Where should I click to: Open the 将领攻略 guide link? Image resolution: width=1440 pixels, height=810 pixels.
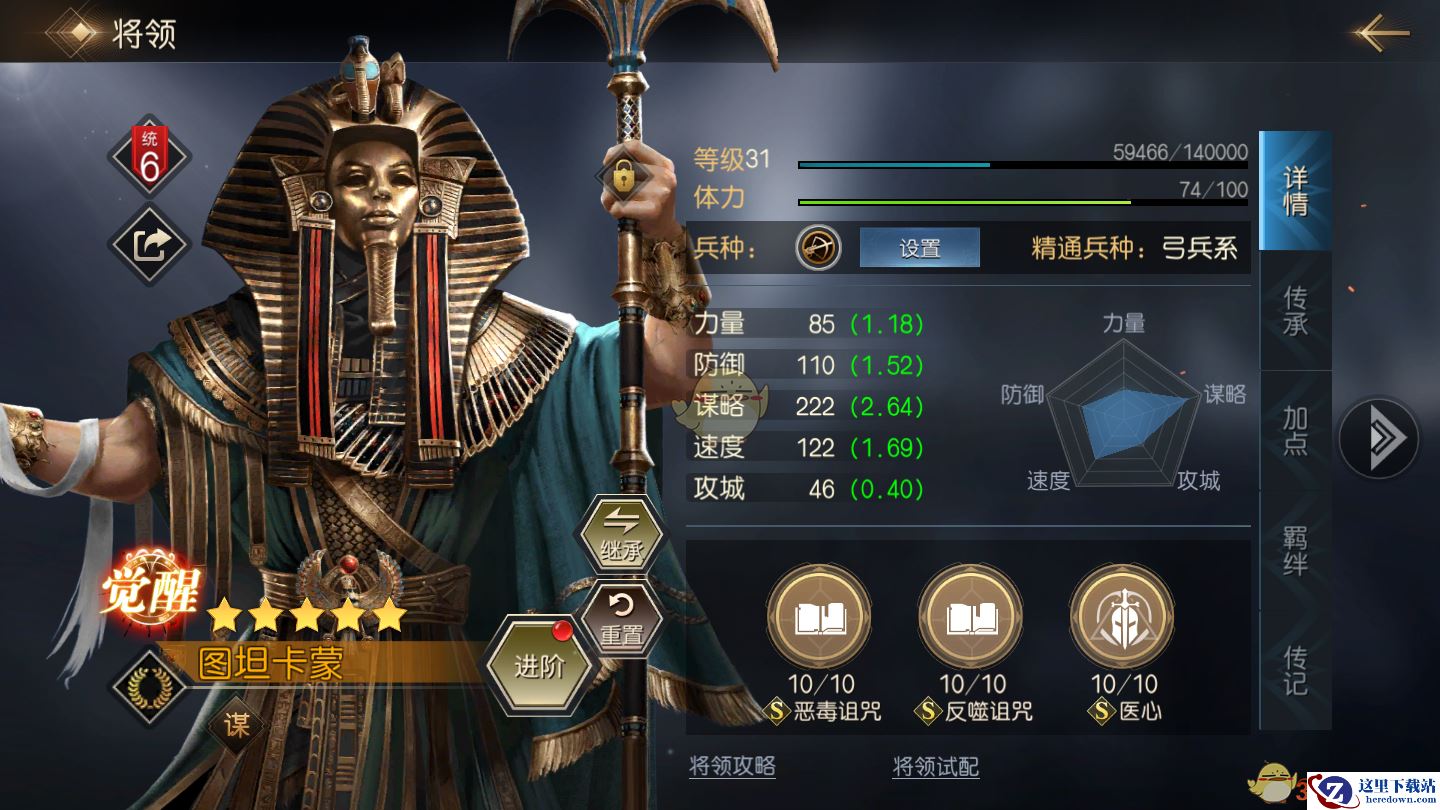(732, 766)
